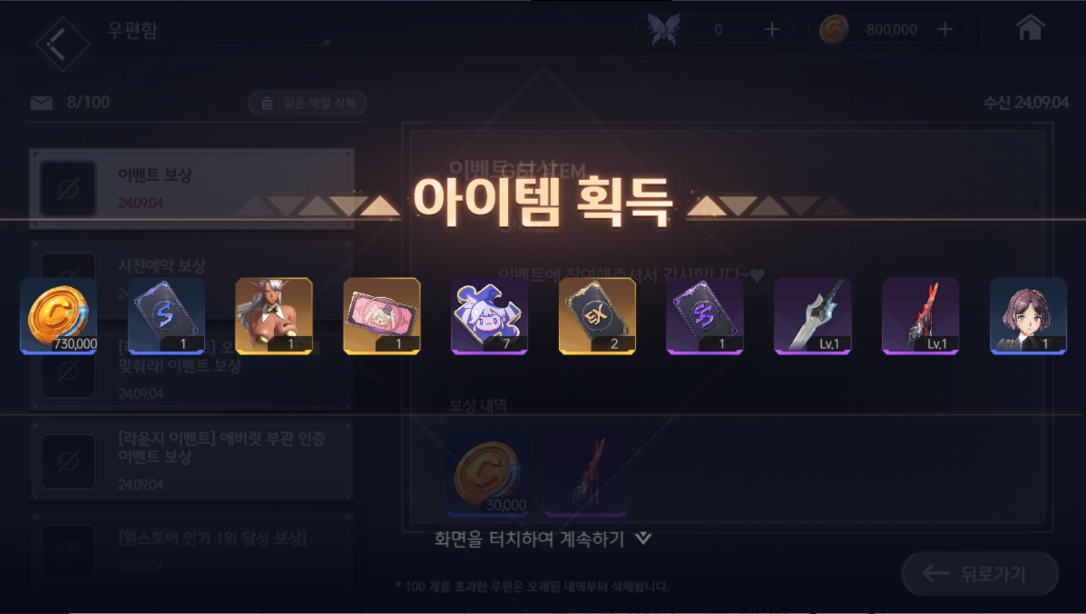Select the red and black sword Lv.1
Image resolution: width=1086 pixels, height=614 pixels.
point(920,316)
